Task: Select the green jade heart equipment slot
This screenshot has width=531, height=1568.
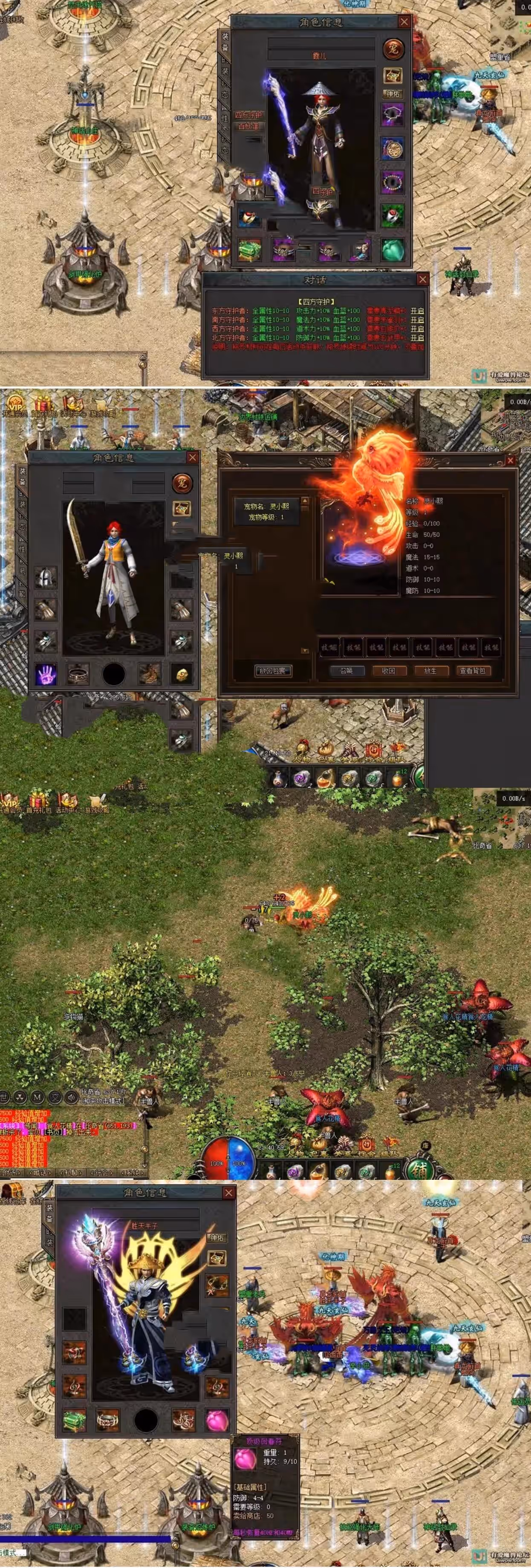Action: click(393, 249)
